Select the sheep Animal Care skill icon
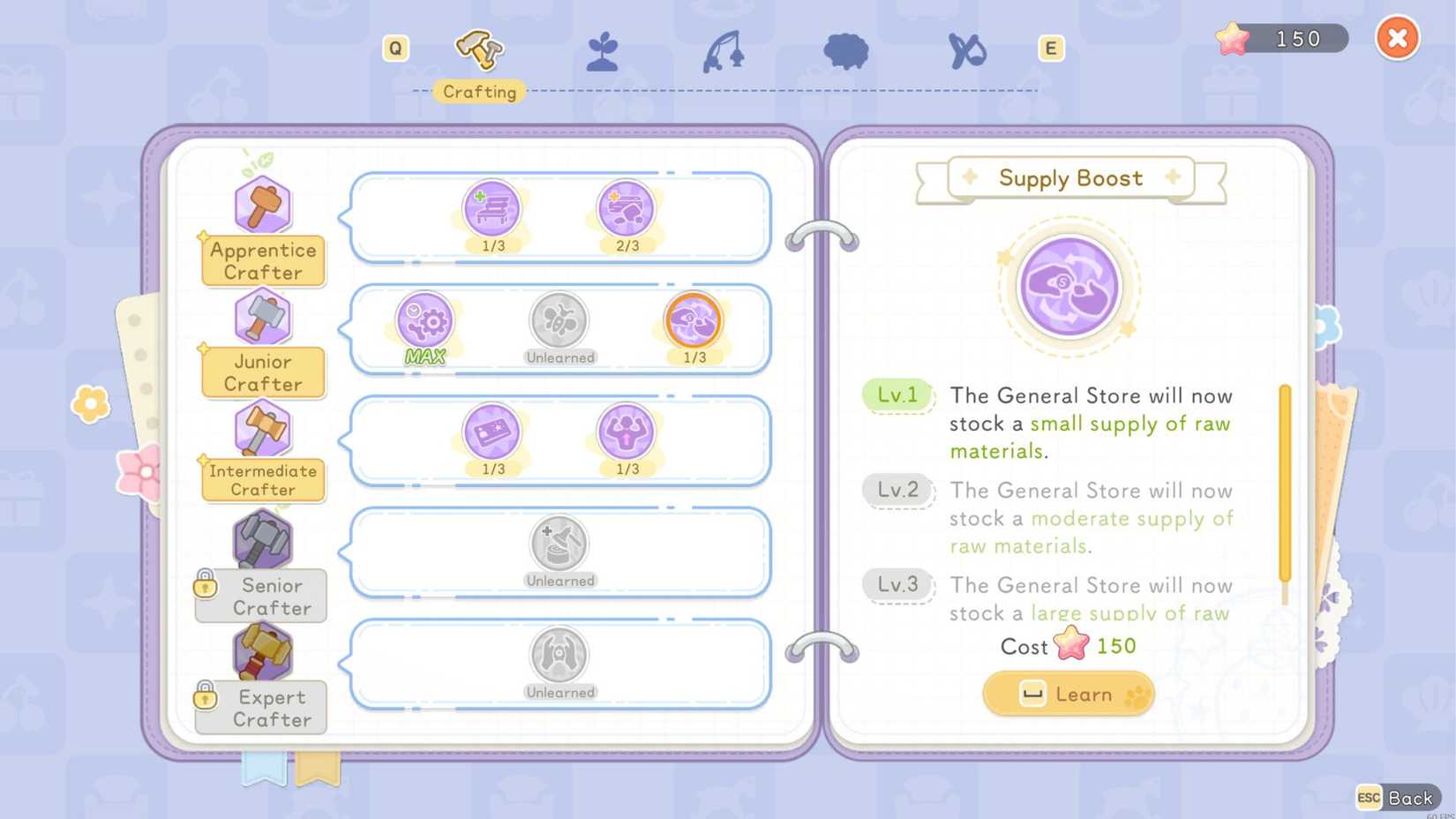The image size is (1456, 819). [844, 51]
